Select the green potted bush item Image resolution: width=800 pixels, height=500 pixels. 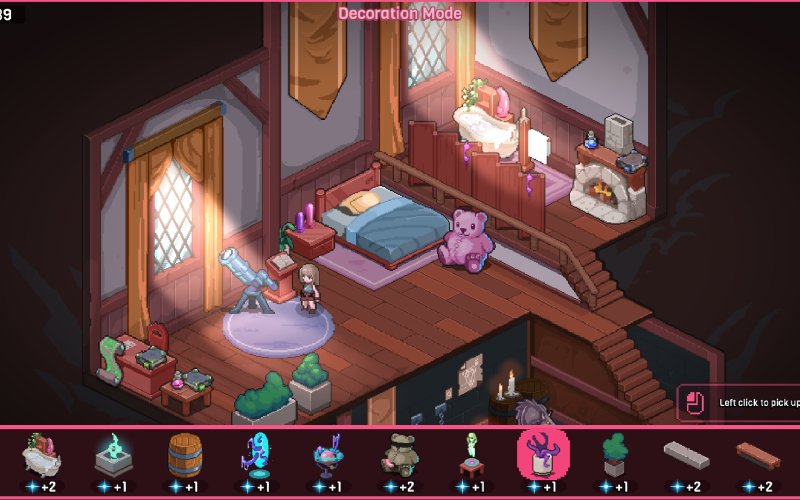[x=615, y=454]
